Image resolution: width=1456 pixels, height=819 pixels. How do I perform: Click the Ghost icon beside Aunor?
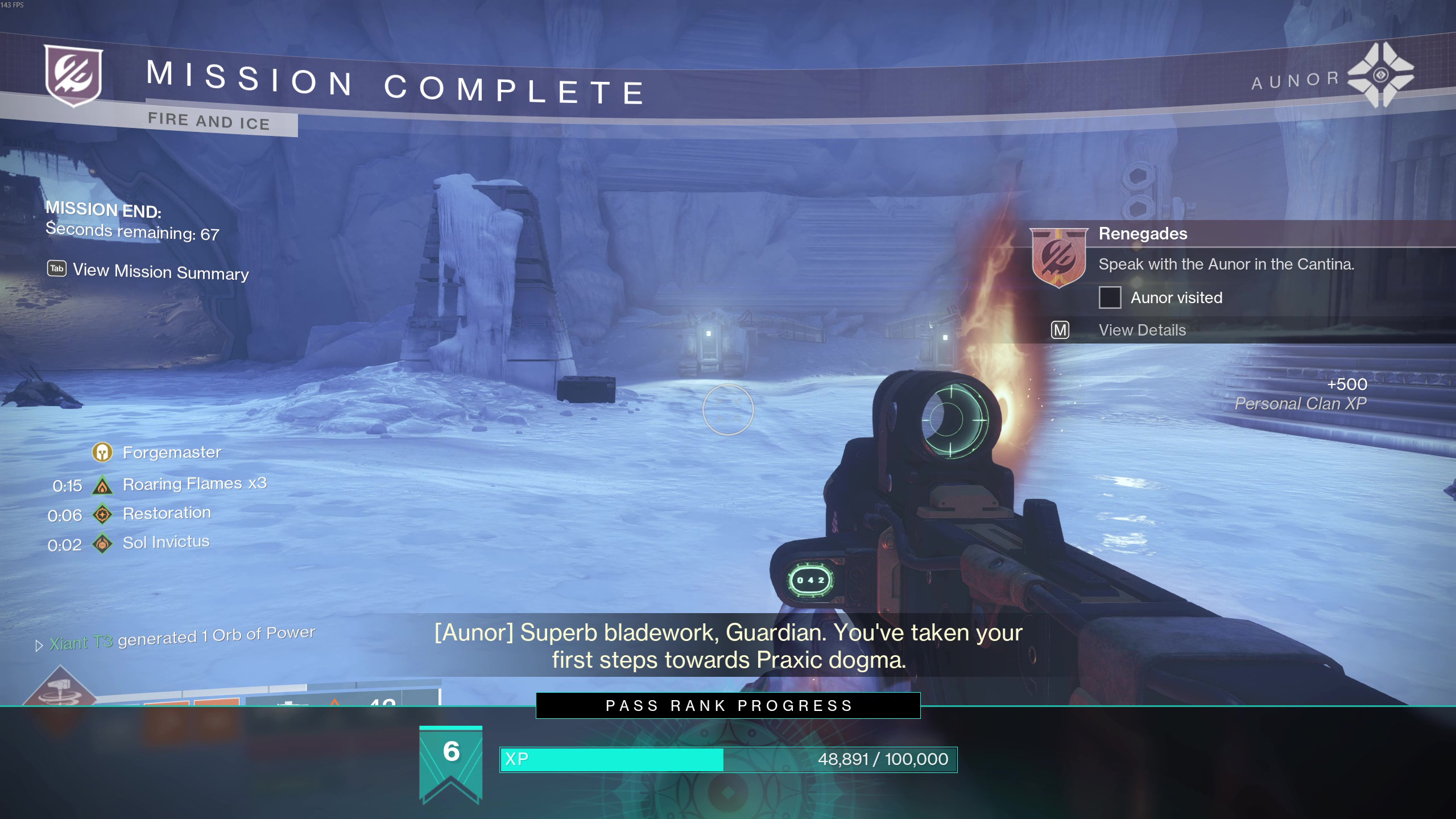(x=1380, y=75)
